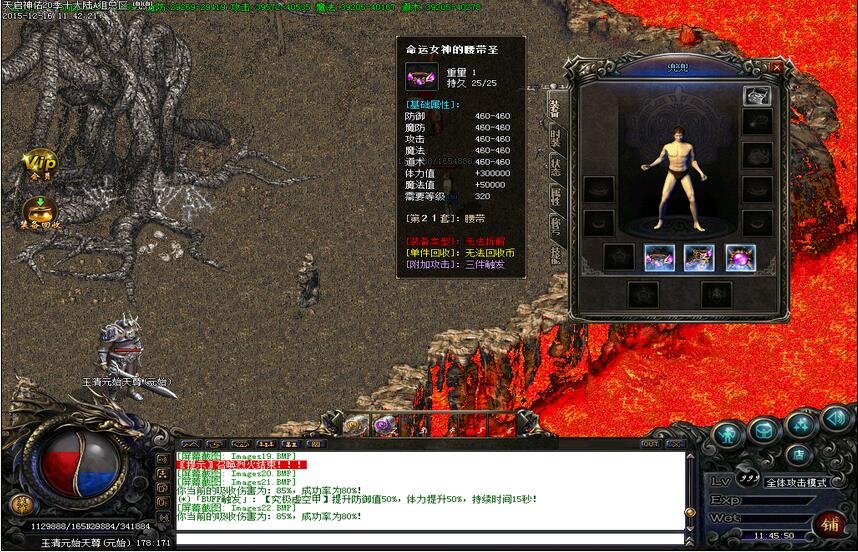Show the 属性 attributes tab
The height and width of the screenshot is (552, 858).
pyautogui.click(x=554, y=196)
